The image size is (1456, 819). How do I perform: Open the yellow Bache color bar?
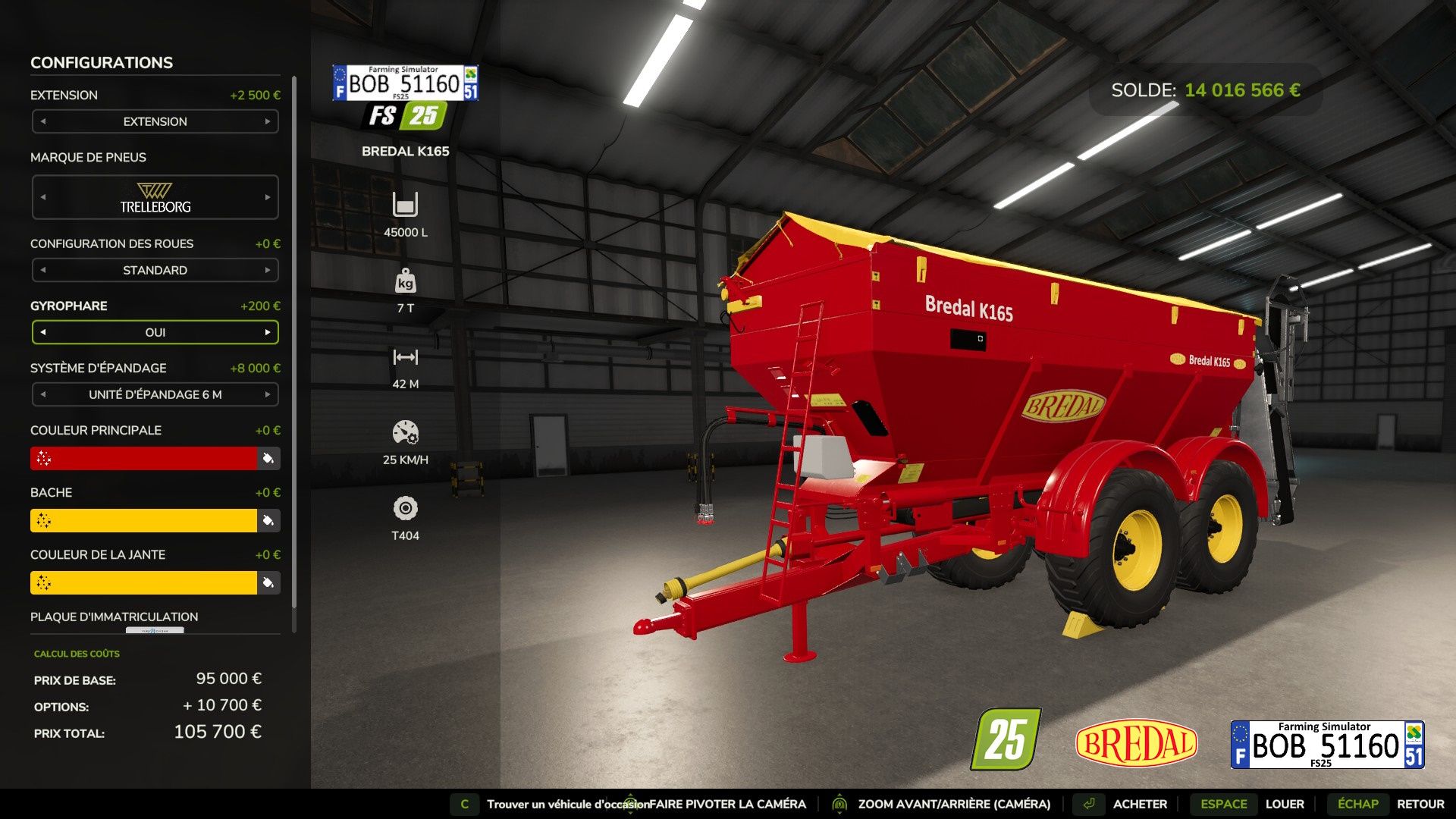click(144, 520)
